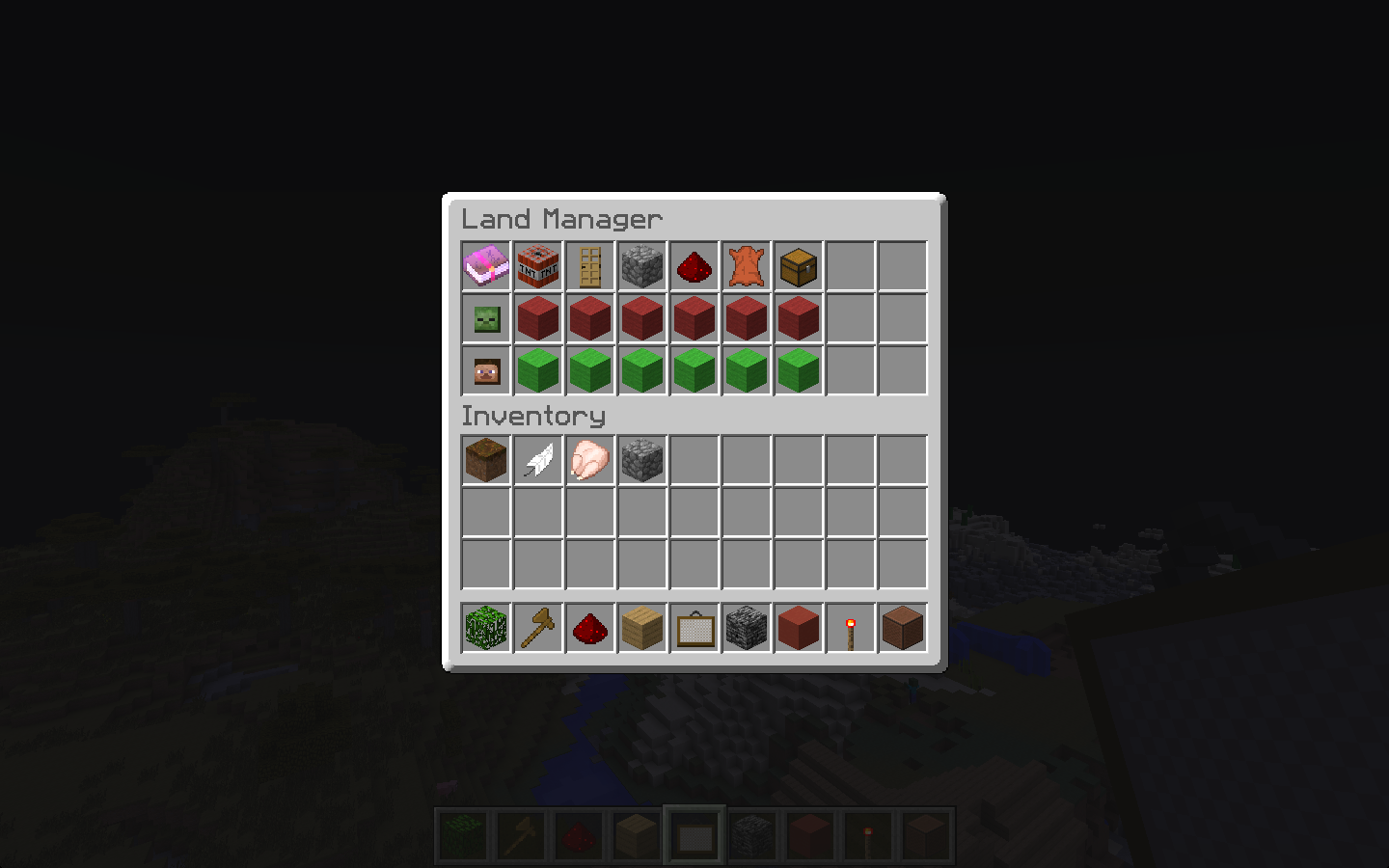Select the feather item in Inventory
Image resolution: width=1389 pixels, height=868 pixels.
click(x=537, y=460)
